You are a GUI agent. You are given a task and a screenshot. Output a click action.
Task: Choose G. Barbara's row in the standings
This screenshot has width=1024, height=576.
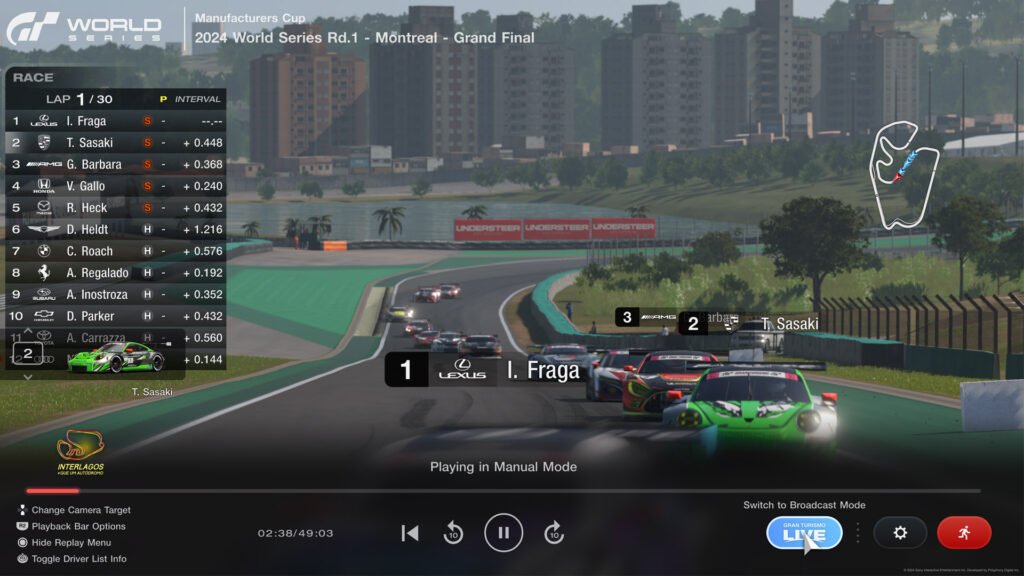115,164
